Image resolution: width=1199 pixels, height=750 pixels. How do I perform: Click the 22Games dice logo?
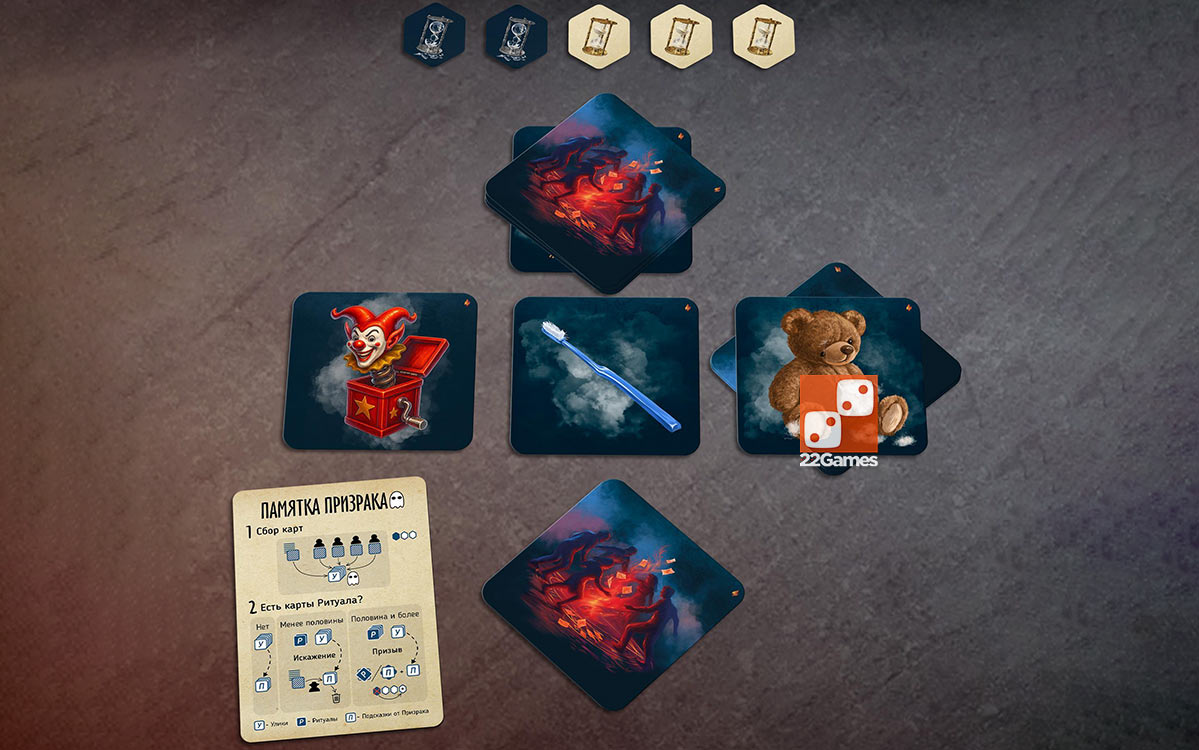(x=838, y=413)
